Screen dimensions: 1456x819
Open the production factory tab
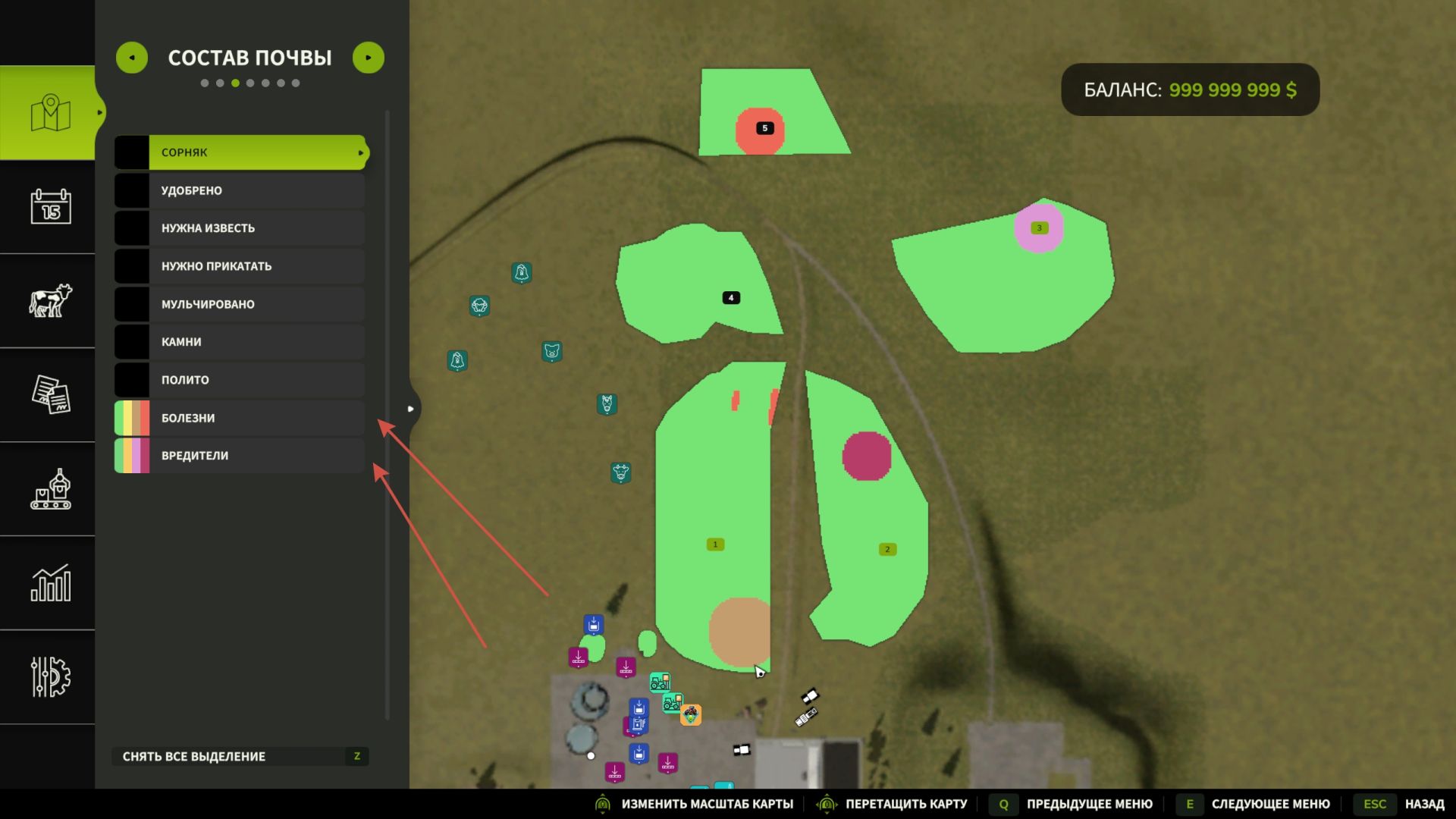pos(50,489)
